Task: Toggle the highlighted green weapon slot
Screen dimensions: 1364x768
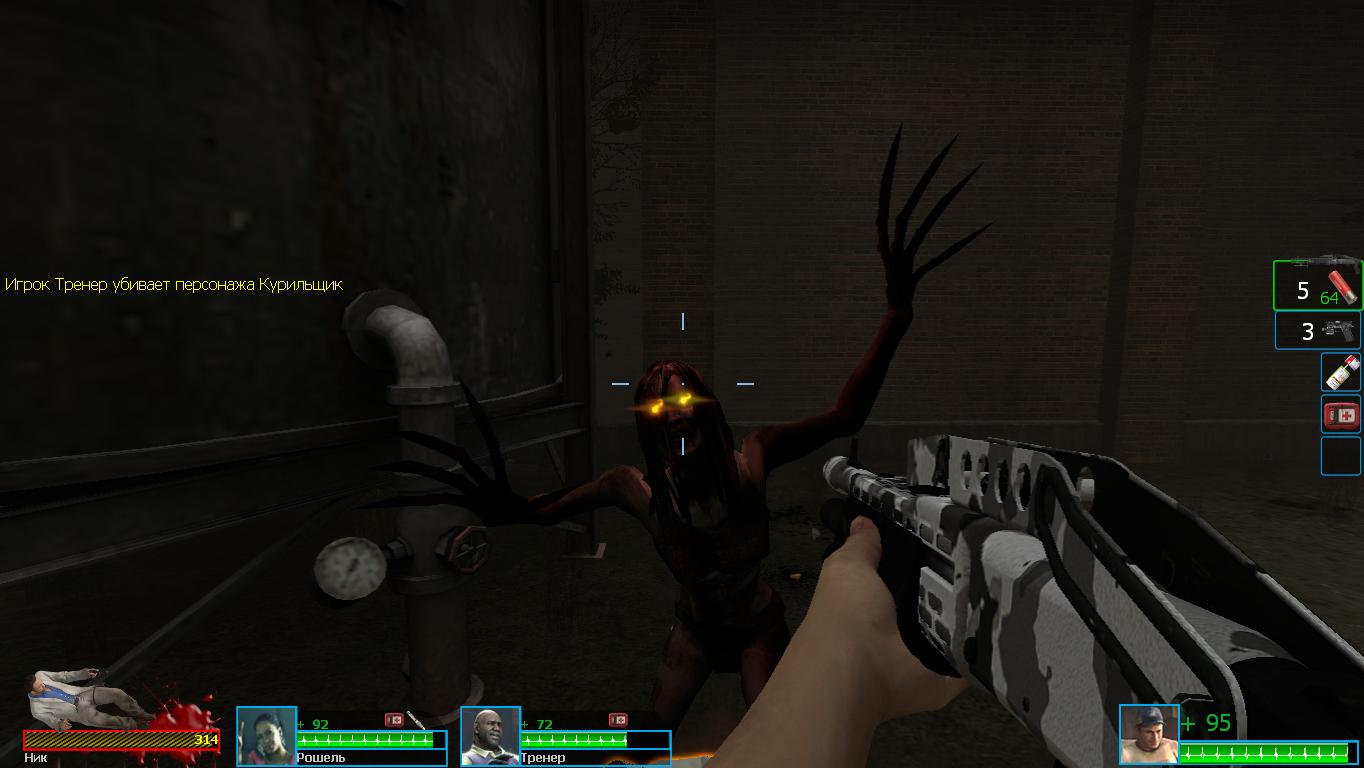Action: [x=1317, y=283]
